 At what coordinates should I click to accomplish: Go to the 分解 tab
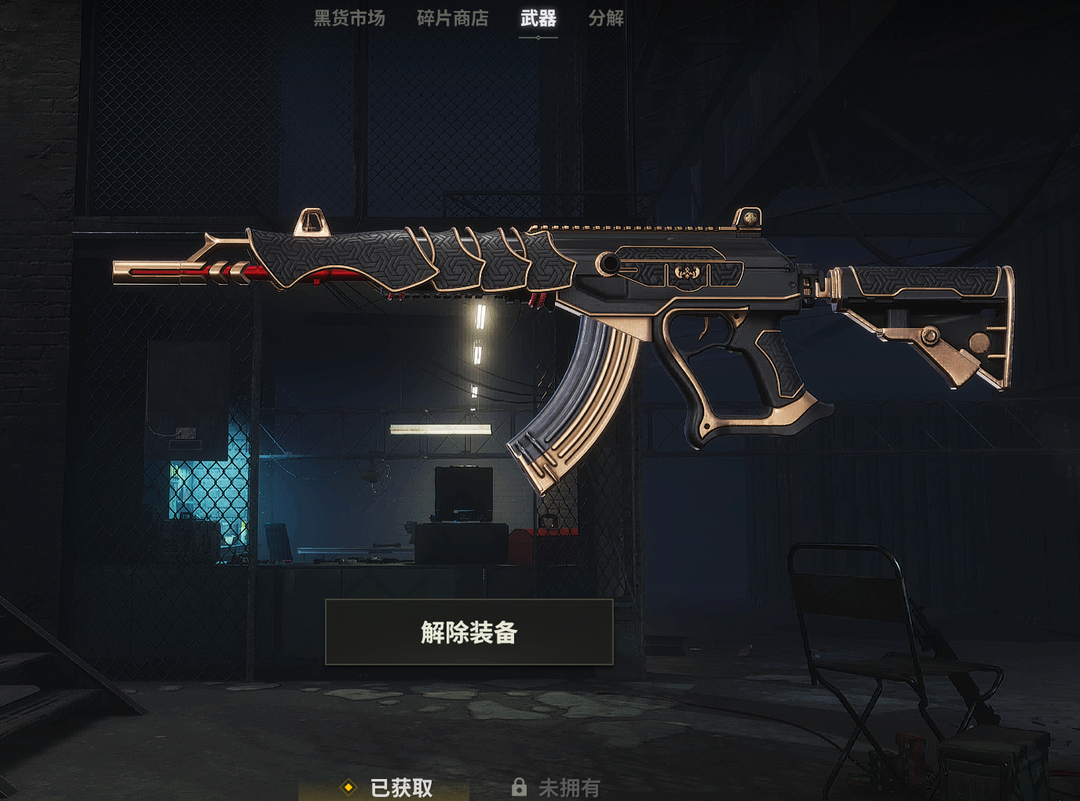pyautogui.click(x=606, y=18)
